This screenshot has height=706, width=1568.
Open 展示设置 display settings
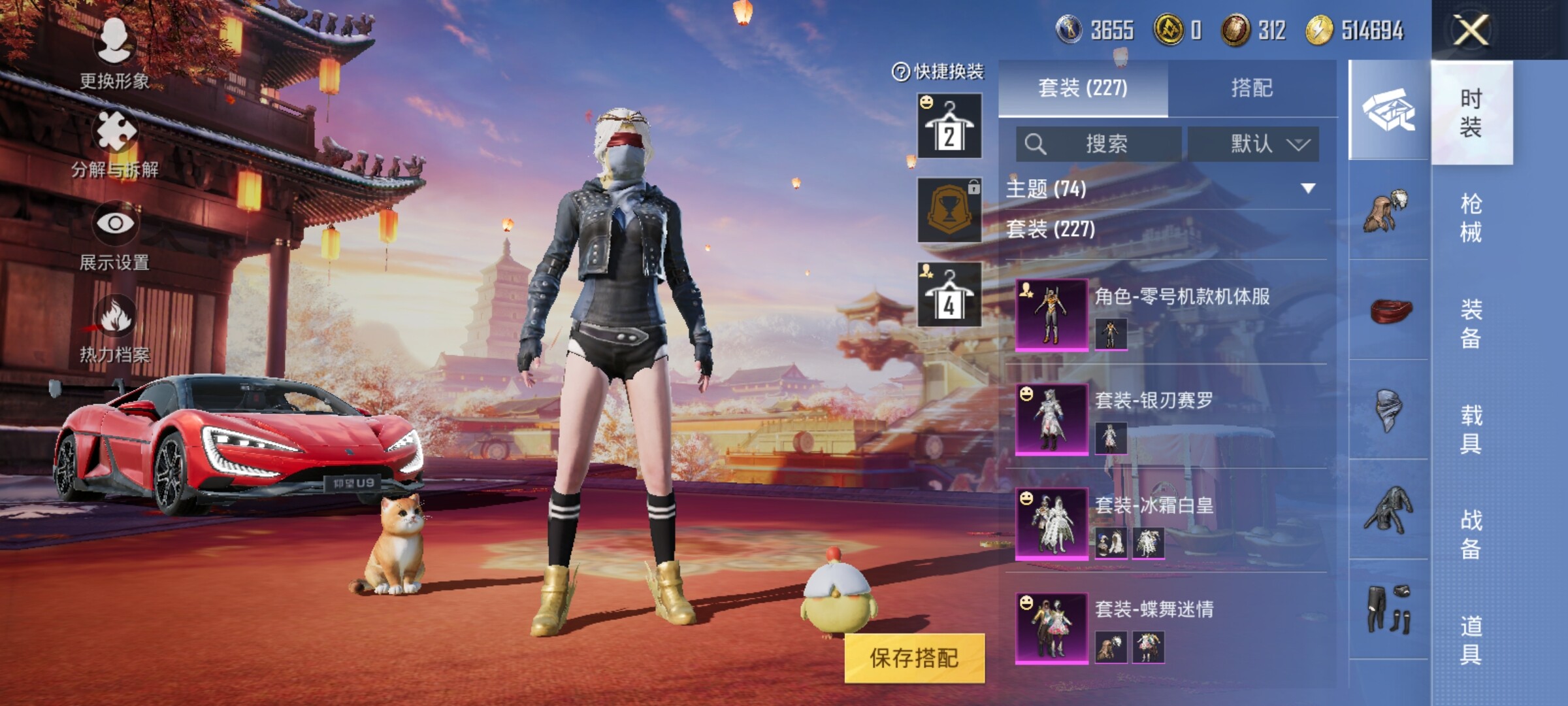coord(115,234)
